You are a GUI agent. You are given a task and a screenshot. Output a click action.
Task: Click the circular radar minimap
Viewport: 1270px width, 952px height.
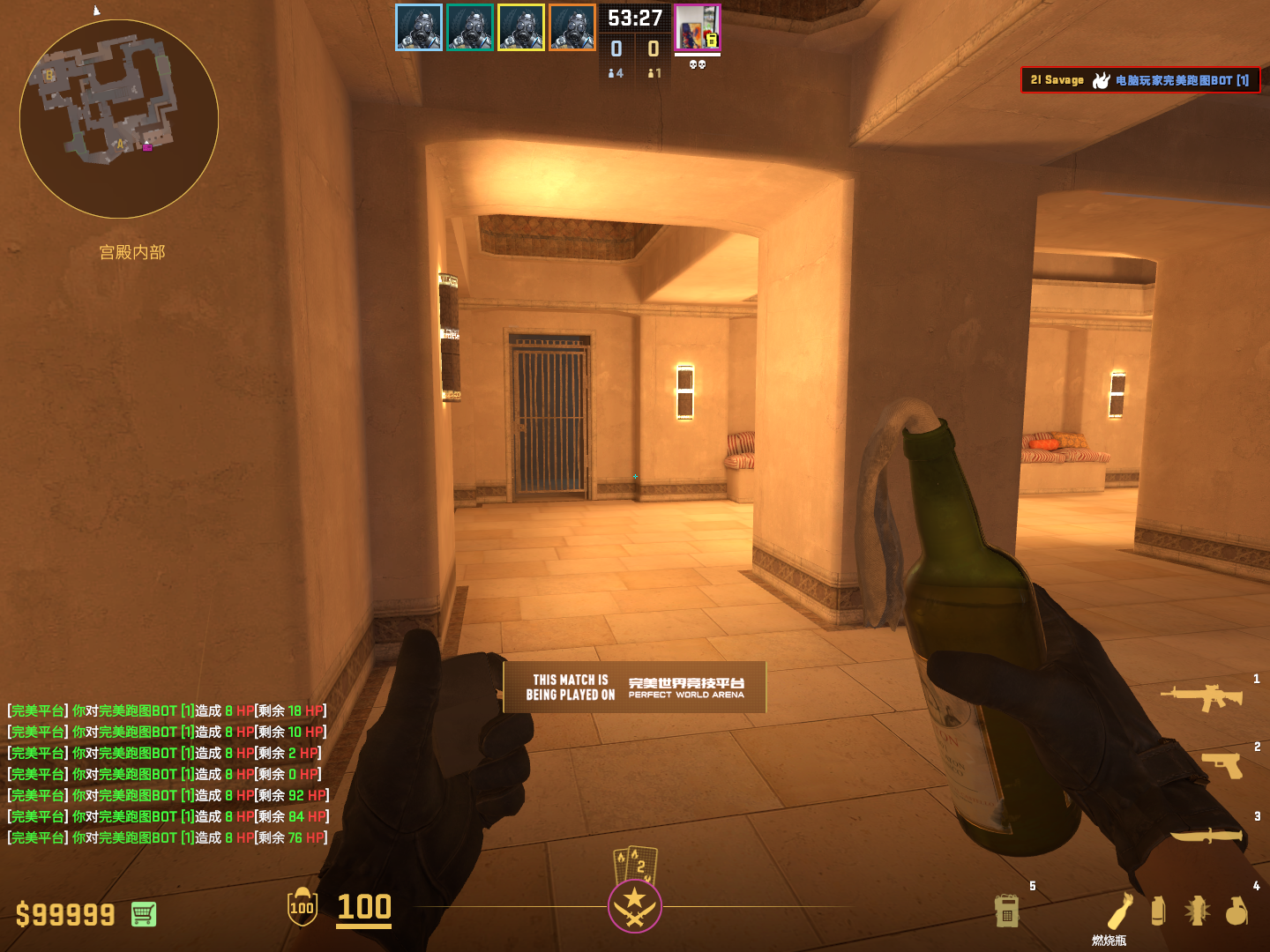(119, 119)
